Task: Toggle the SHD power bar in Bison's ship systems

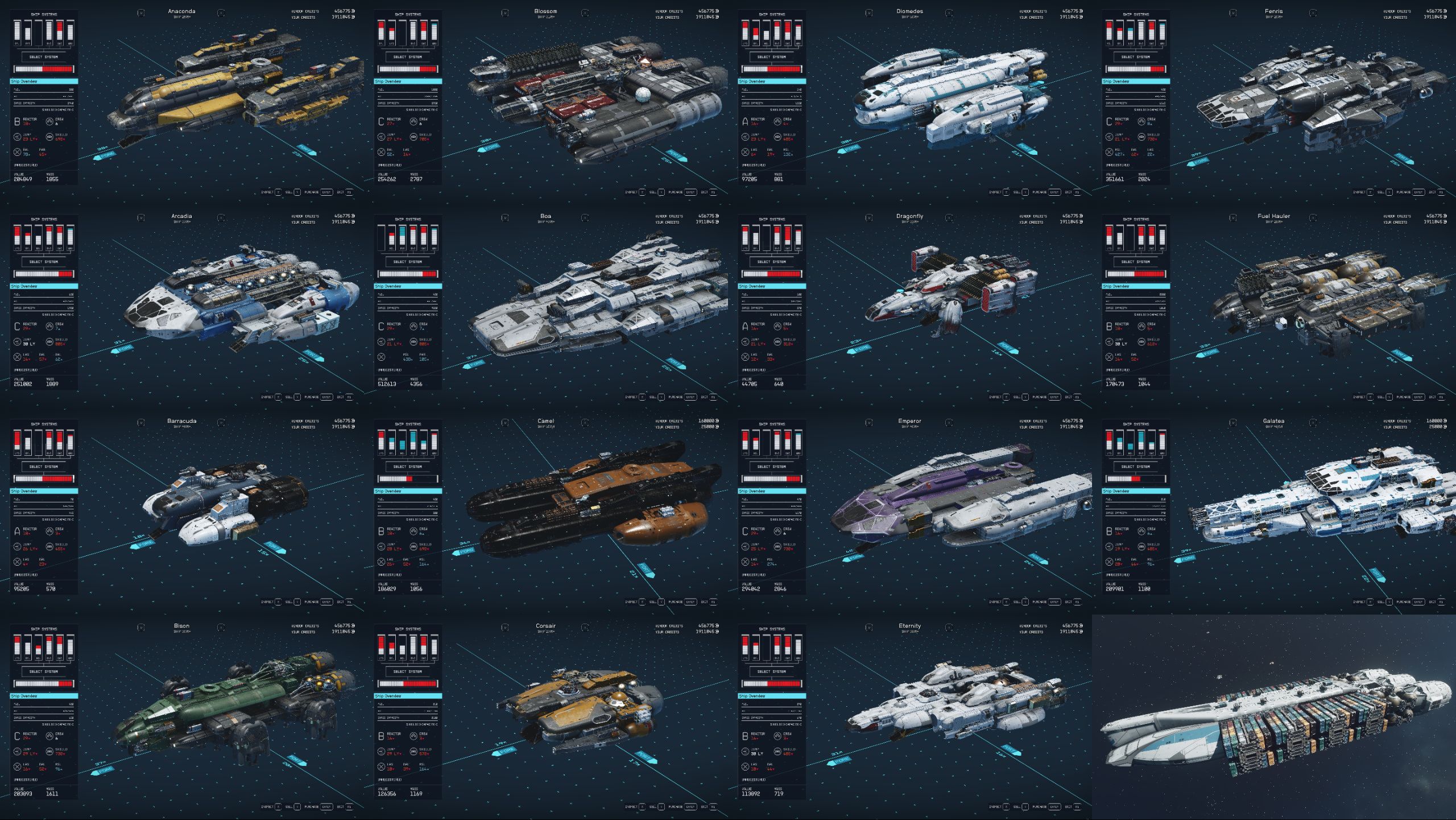Action: (60, 646)
